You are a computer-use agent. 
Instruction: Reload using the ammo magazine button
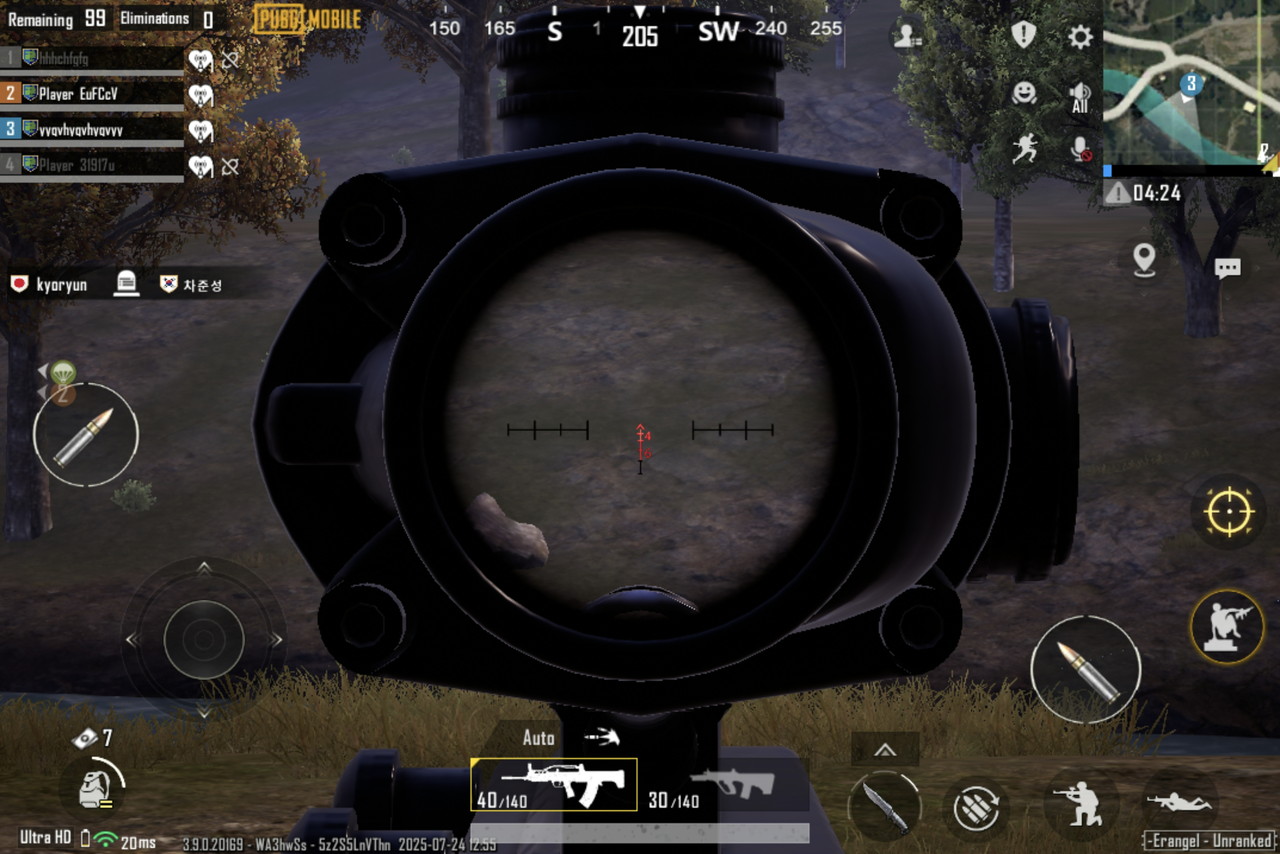pos(976,806)
